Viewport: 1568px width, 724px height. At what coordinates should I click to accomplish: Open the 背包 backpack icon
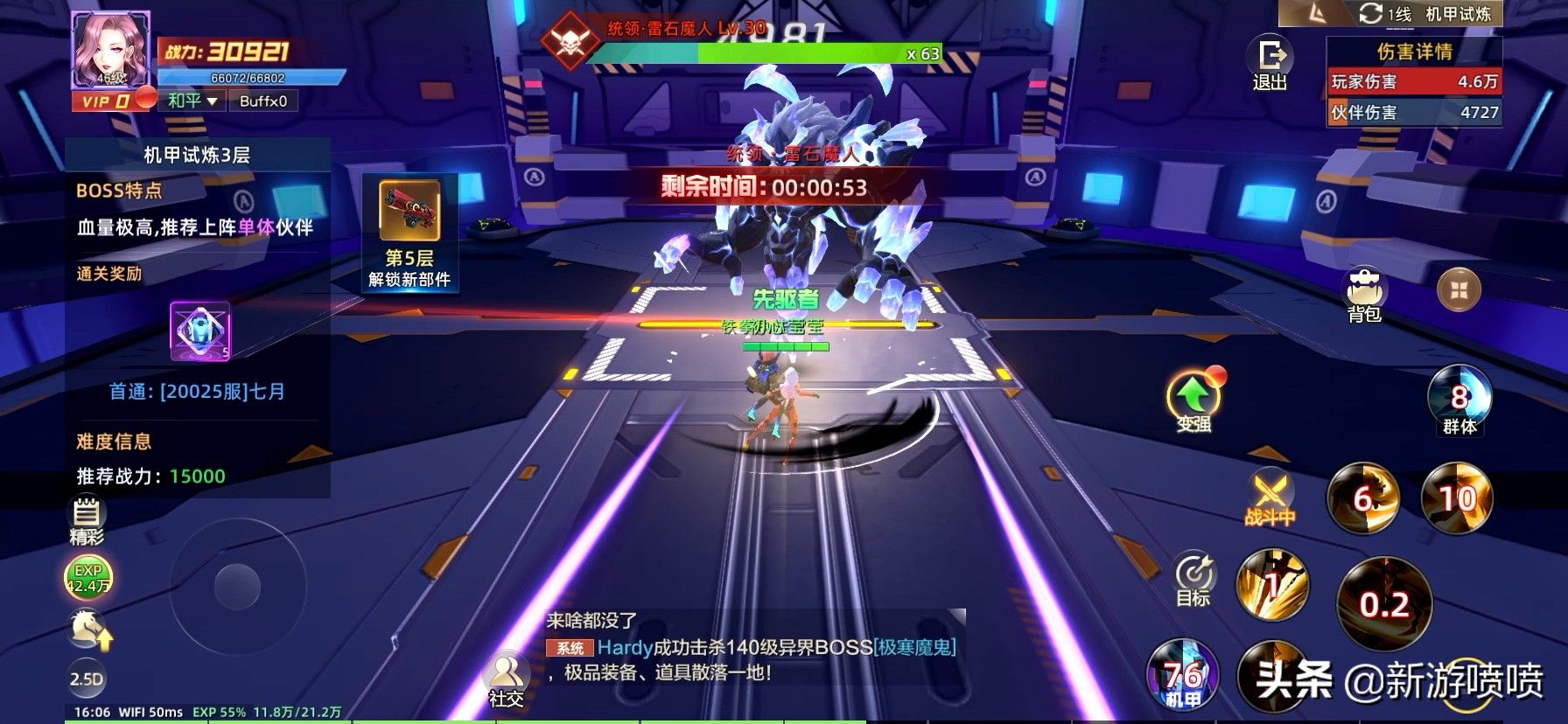(x=1365, y=289)
